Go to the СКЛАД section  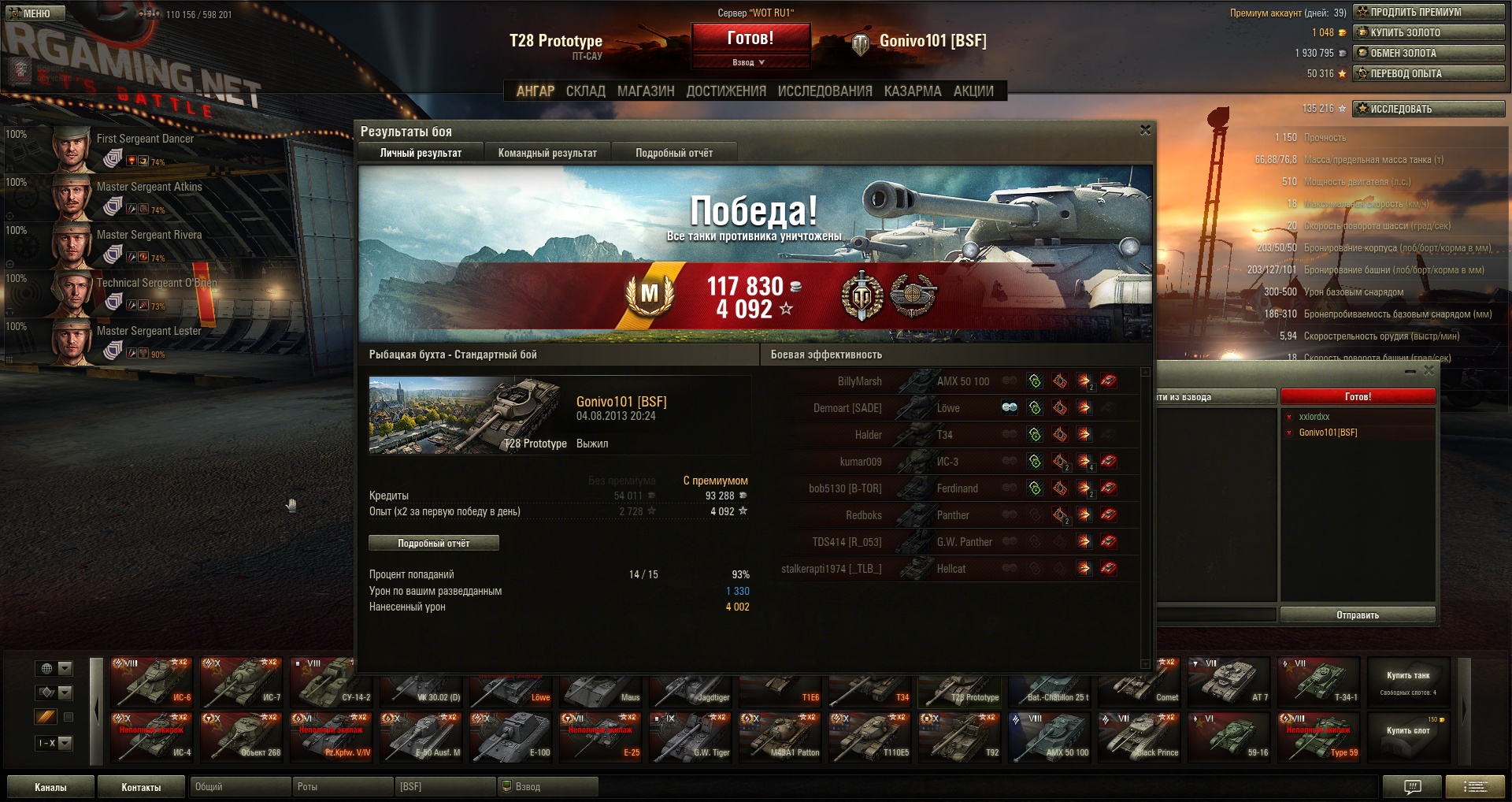coord(586,91)
